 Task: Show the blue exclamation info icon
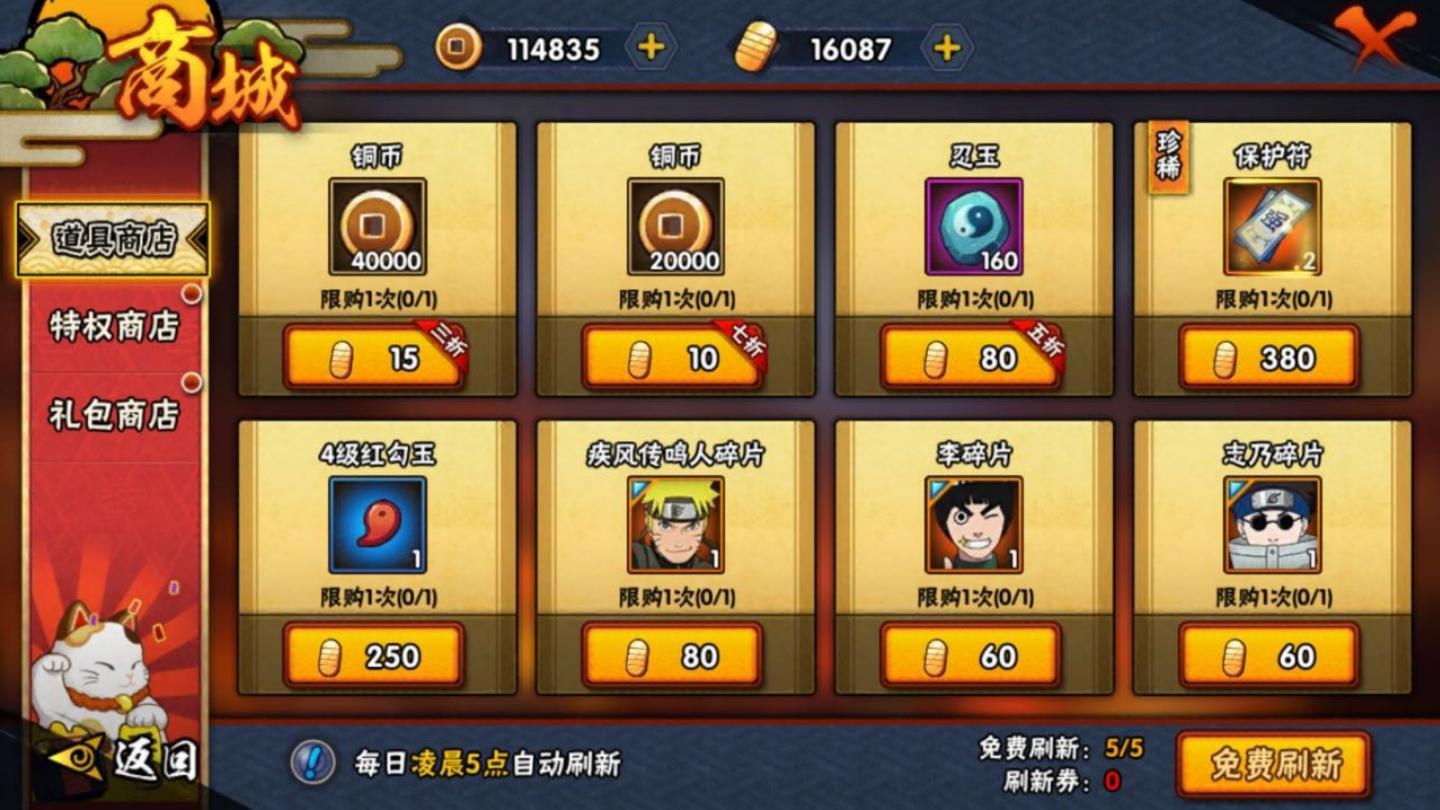pyautogui.click(x=312, y=763)
